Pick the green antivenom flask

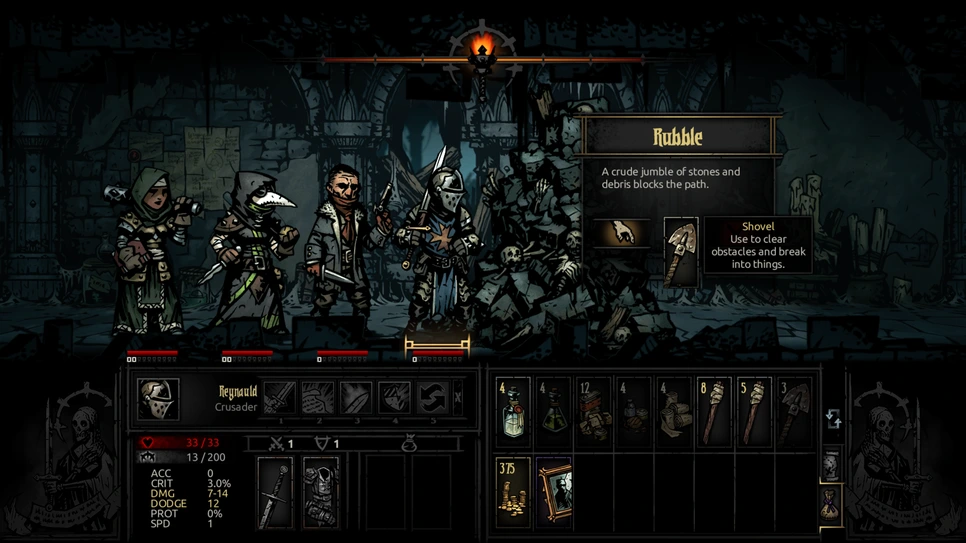click(553, 411)
